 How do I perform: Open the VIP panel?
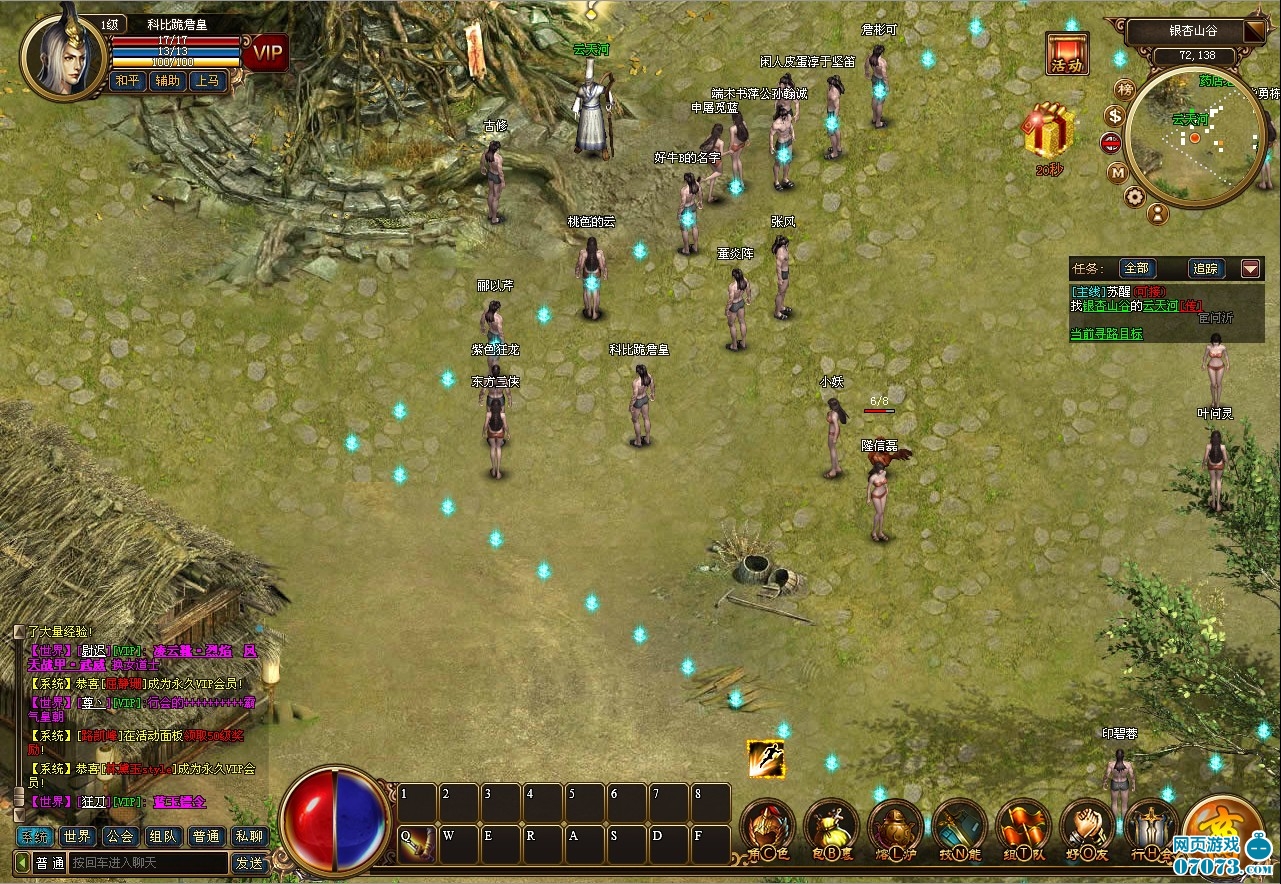pos(267,52)
